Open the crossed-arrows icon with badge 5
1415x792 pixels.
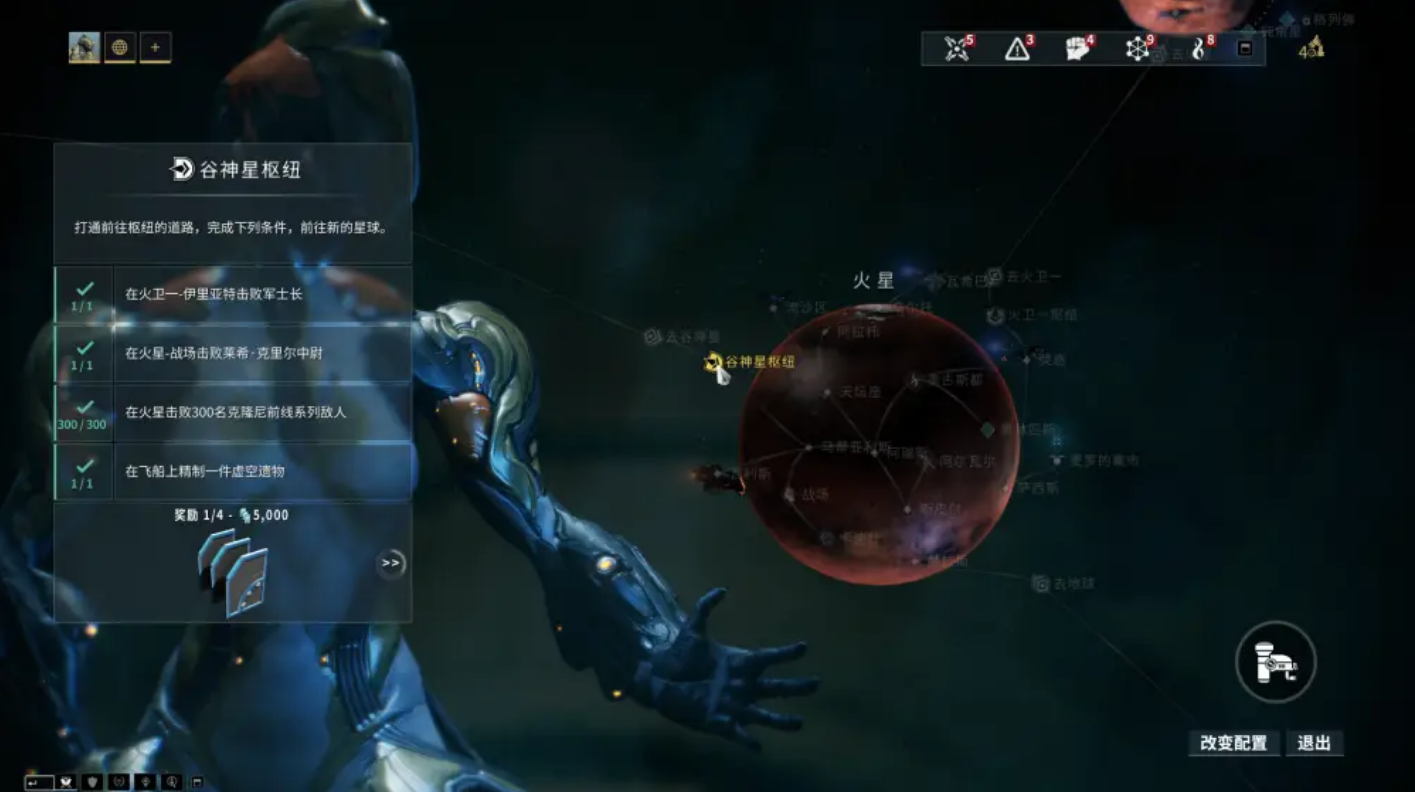(x=957, y=48)
